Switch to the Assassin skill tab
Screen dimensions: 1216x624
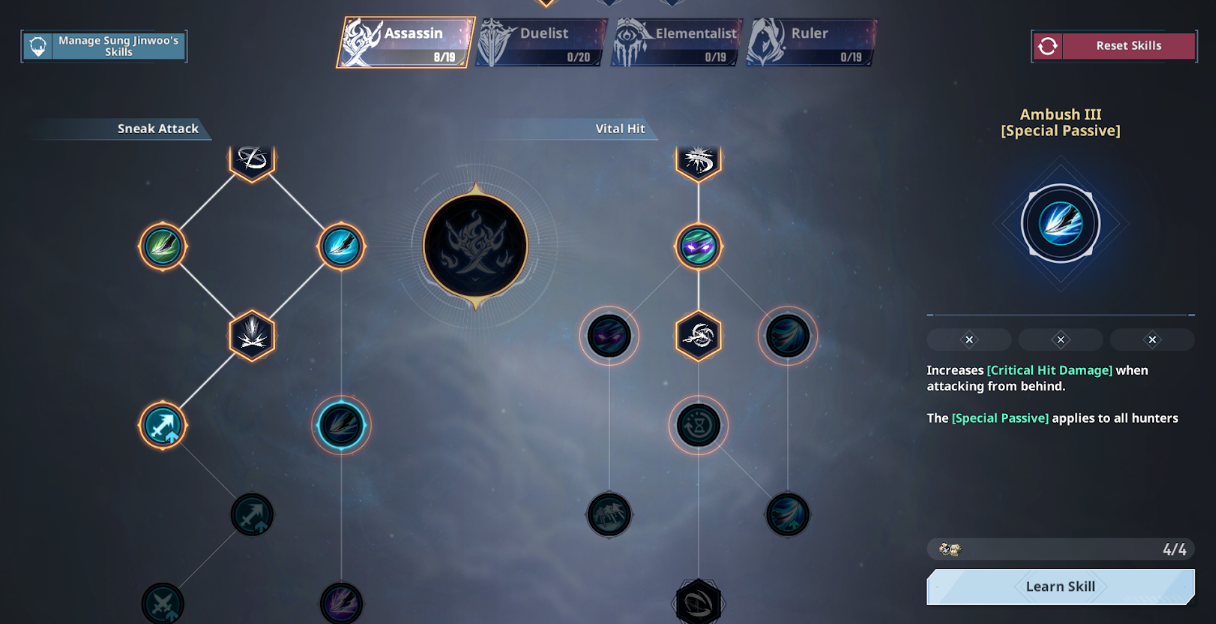(x=405, y=42)
